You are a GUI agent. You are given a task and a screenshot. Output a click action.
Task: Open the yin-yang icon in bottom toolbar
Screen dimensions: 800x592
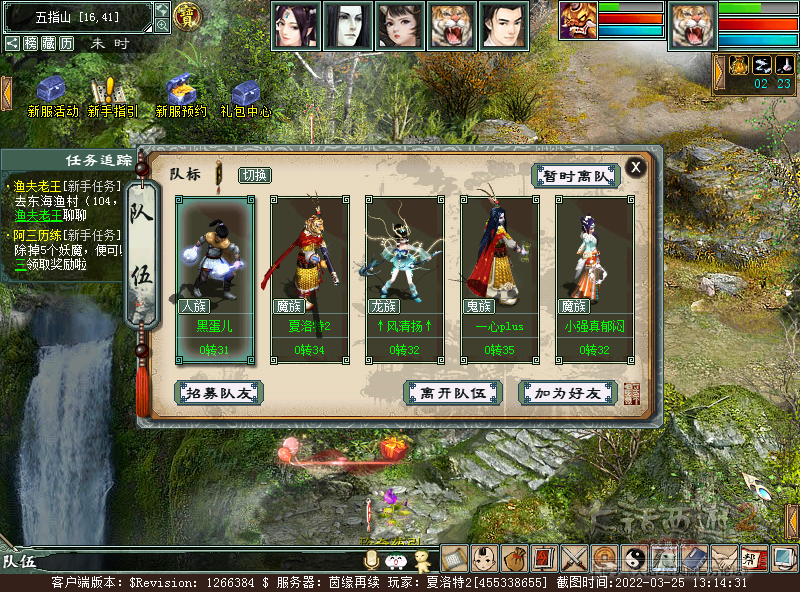[x=634, y=557]
